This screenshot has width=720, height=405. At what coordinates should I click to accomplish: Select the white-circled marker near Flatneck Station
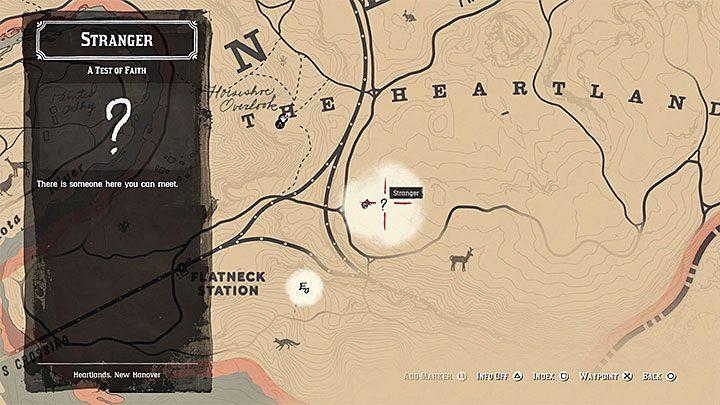tap(305, 288)
